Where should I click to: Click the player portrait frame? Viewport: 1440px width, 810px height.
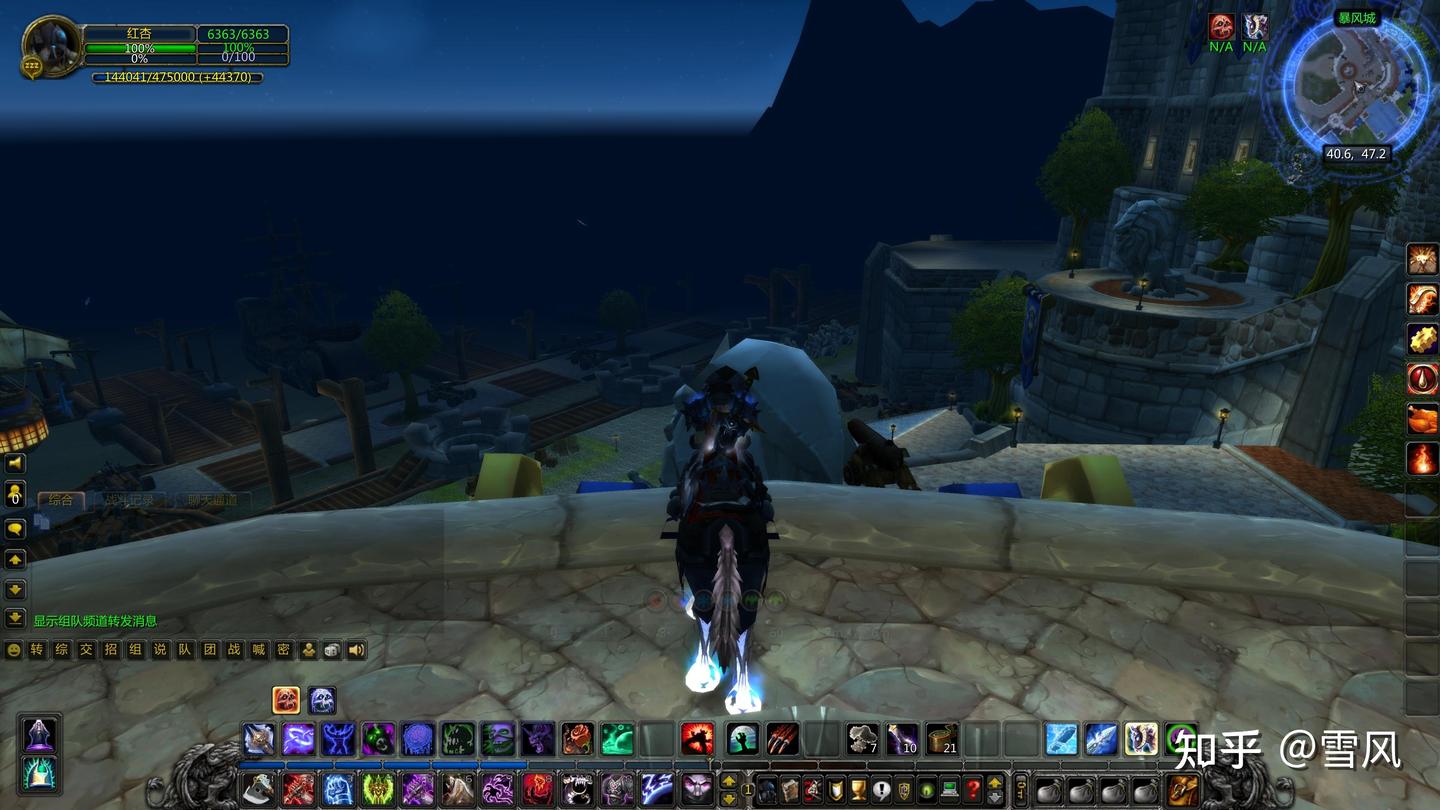click(52, 43)
